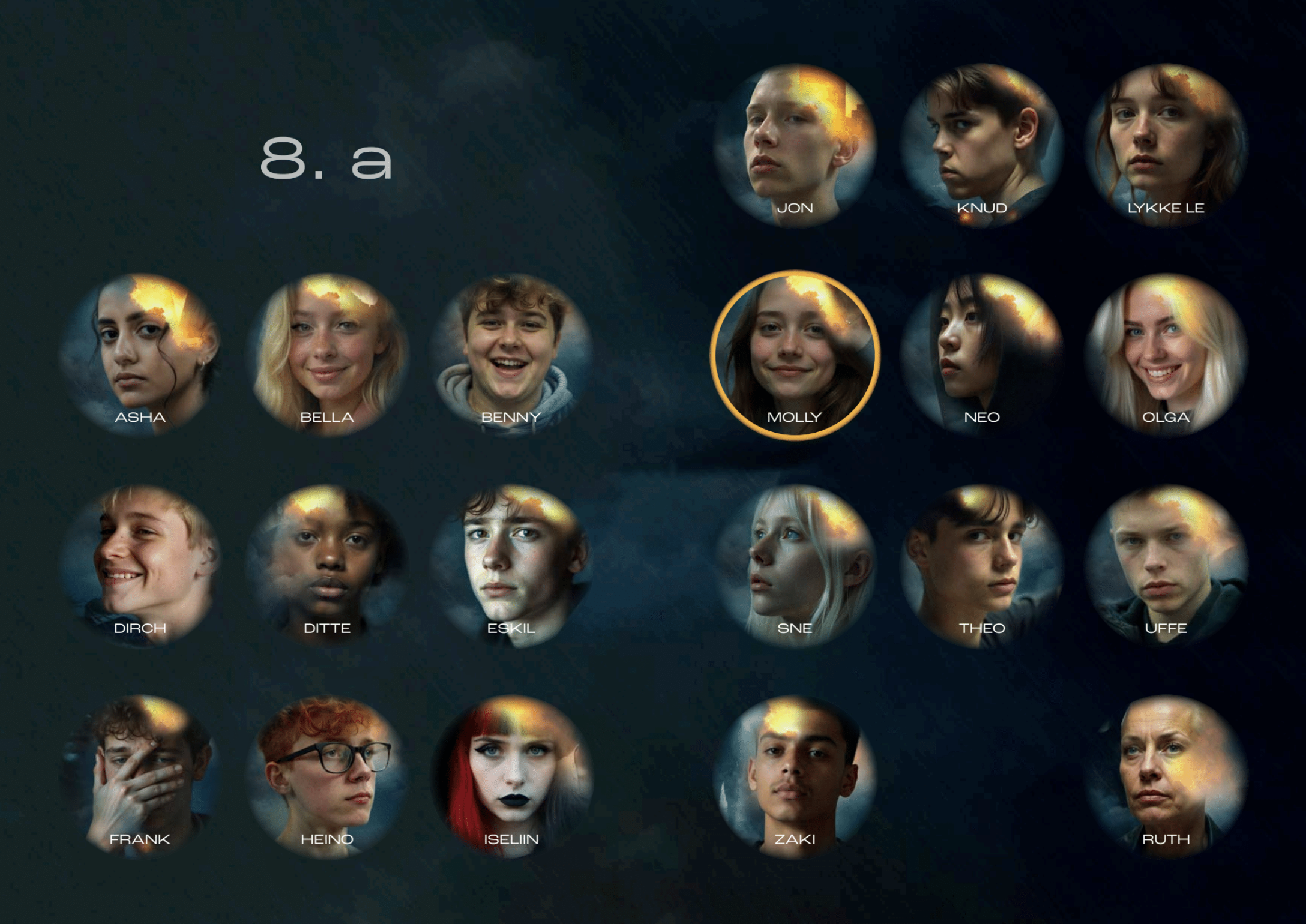
Task: Select the highlighted Molly portrait
Action: [x=795, y=355]
